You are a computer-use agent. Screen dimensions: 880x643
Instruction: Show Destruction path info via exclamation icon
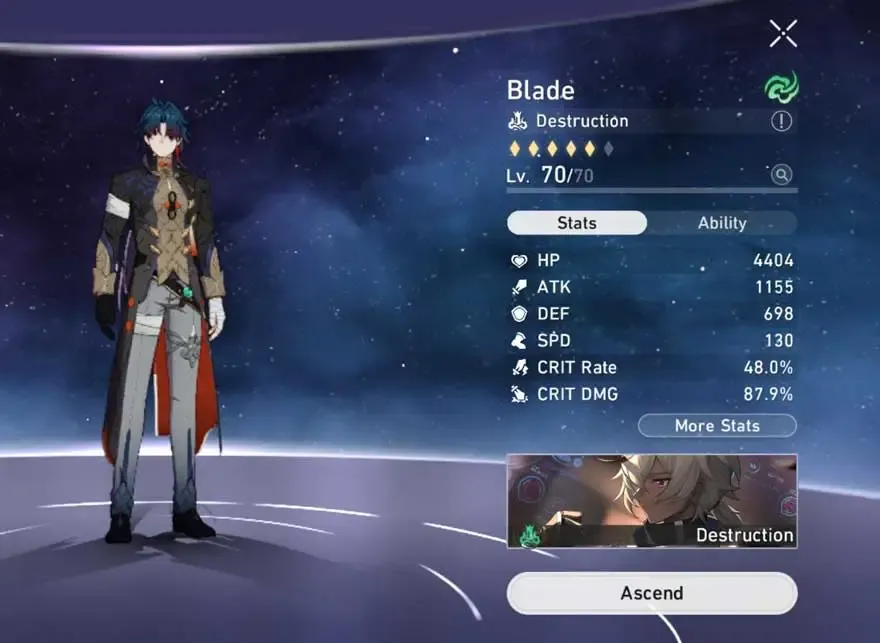781,121
